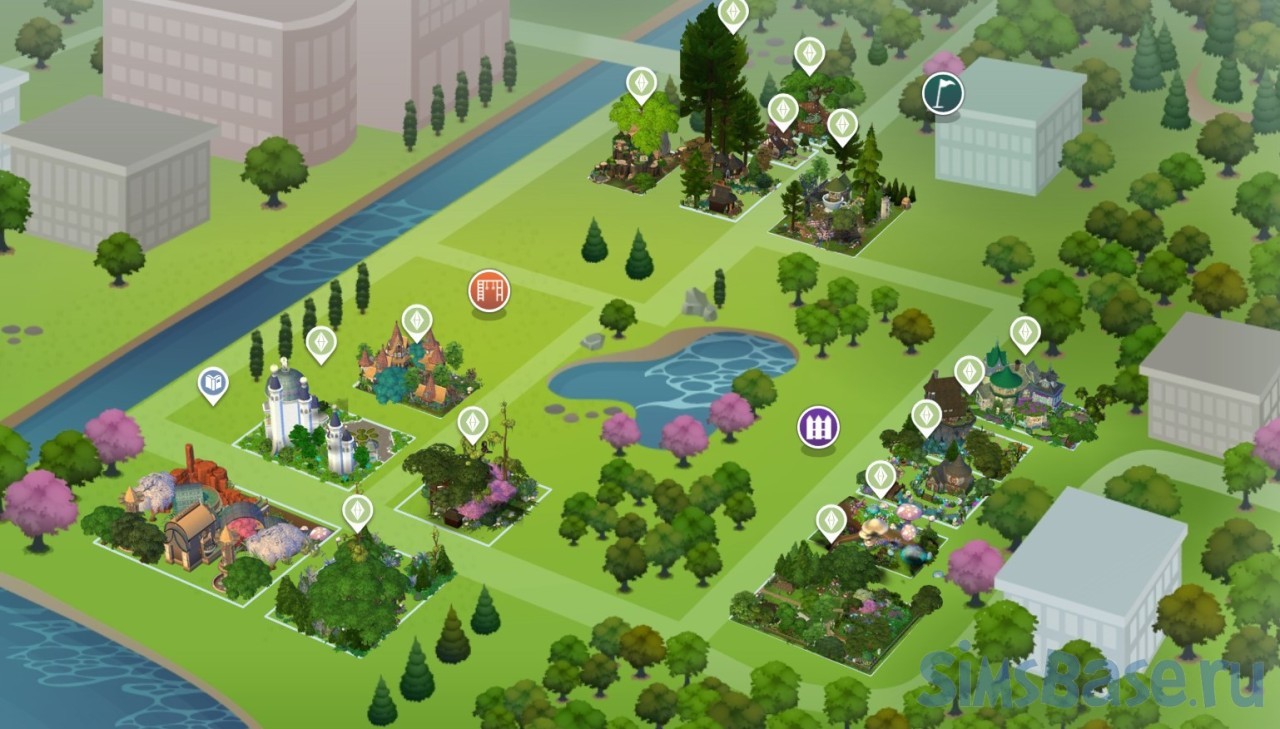Screen dimensions: 1280x729
Task: Open the red playground lot marker
Action: (x=489, y=292)
